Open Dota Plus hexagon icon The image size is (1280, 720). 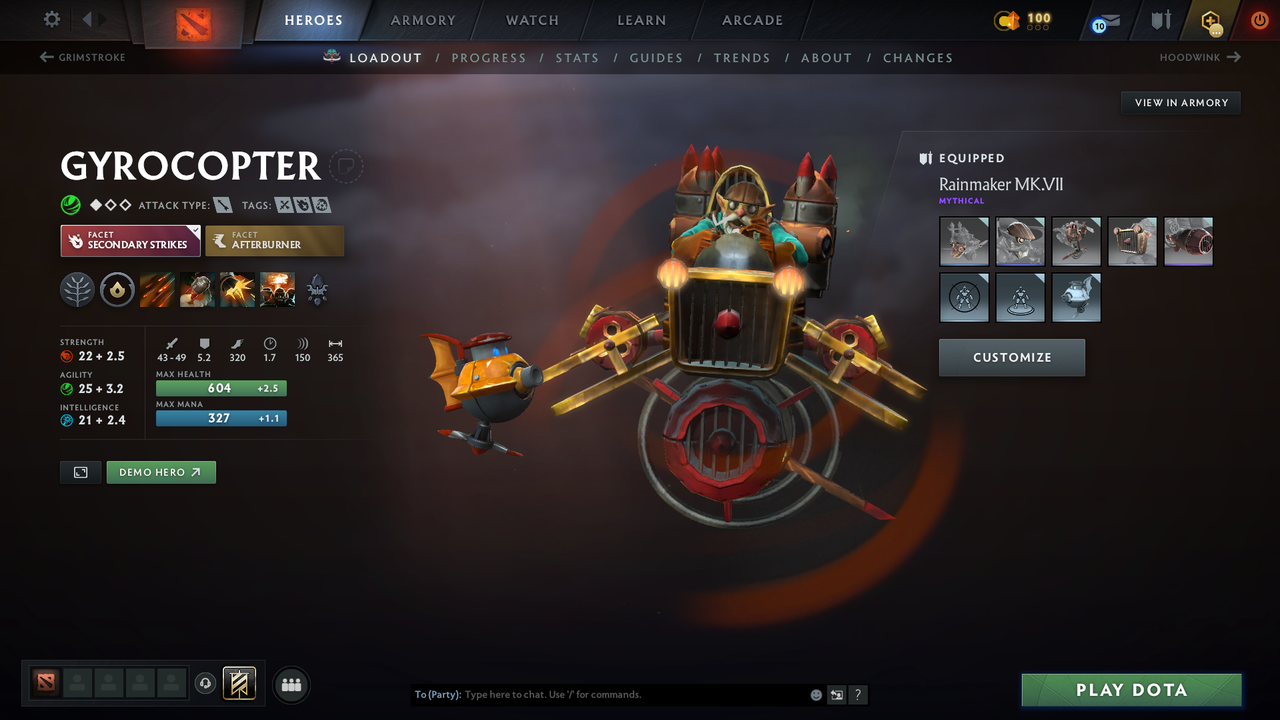pos(1211,19)
